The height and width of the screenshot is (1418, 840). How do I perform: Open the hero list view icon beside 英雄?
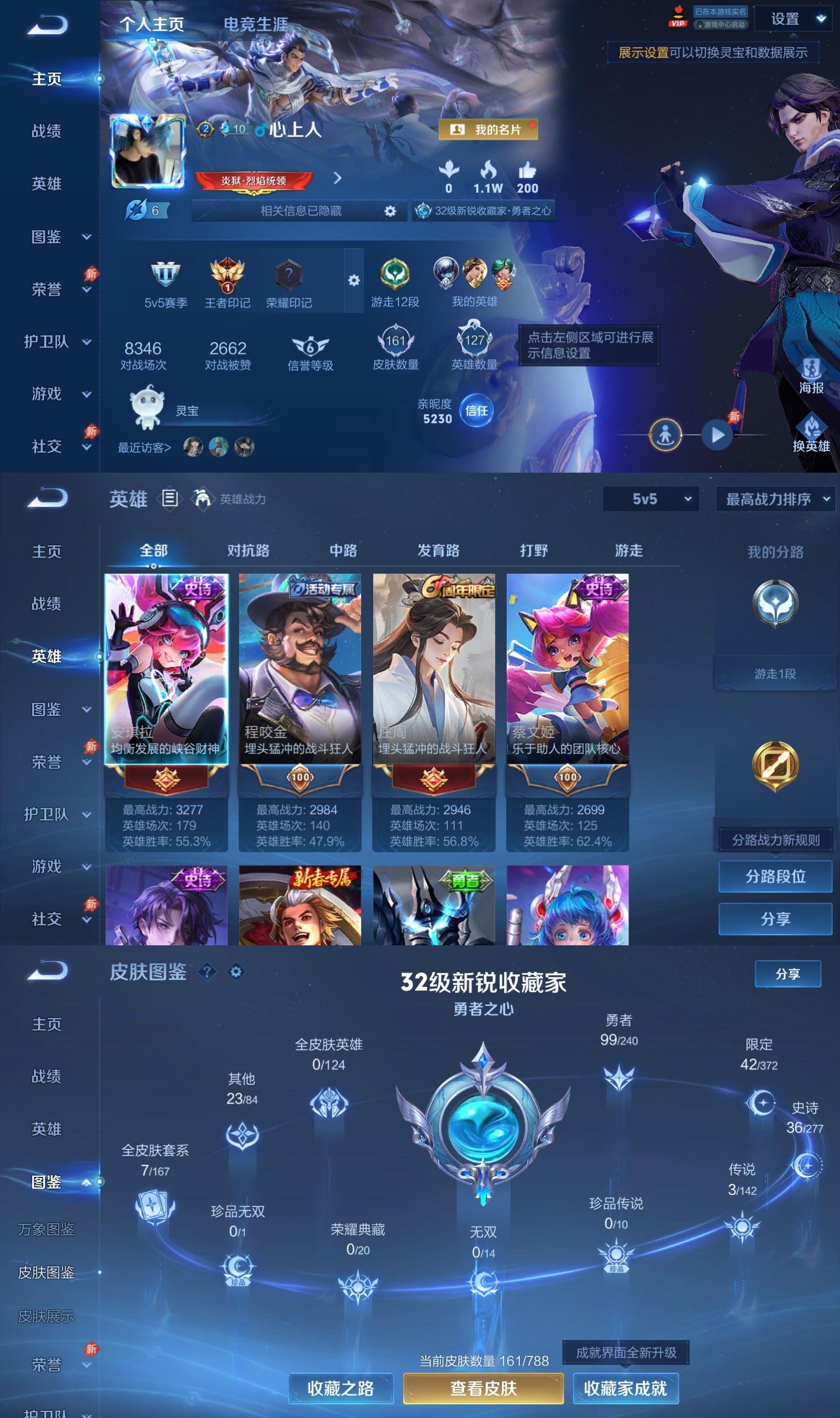pyautogui.click(x=169, y=499)
